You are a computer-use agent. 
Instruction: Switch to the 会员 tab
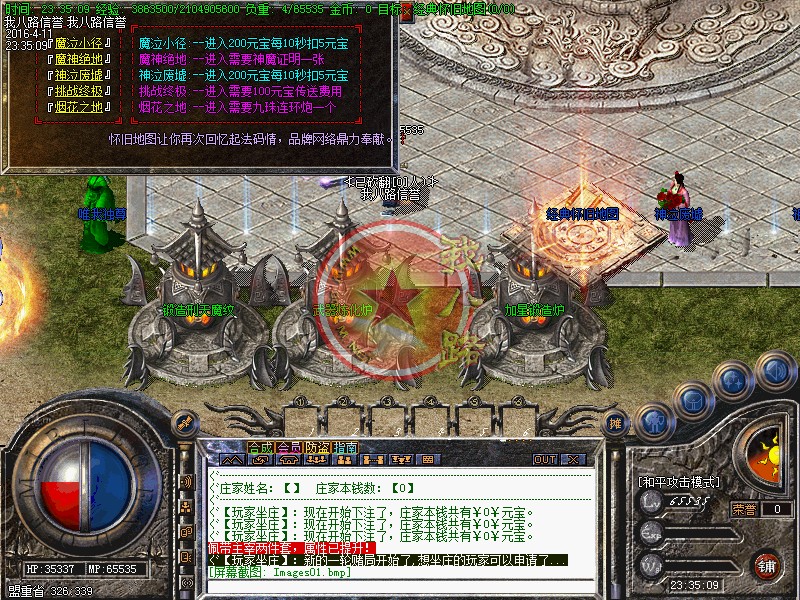289,447
